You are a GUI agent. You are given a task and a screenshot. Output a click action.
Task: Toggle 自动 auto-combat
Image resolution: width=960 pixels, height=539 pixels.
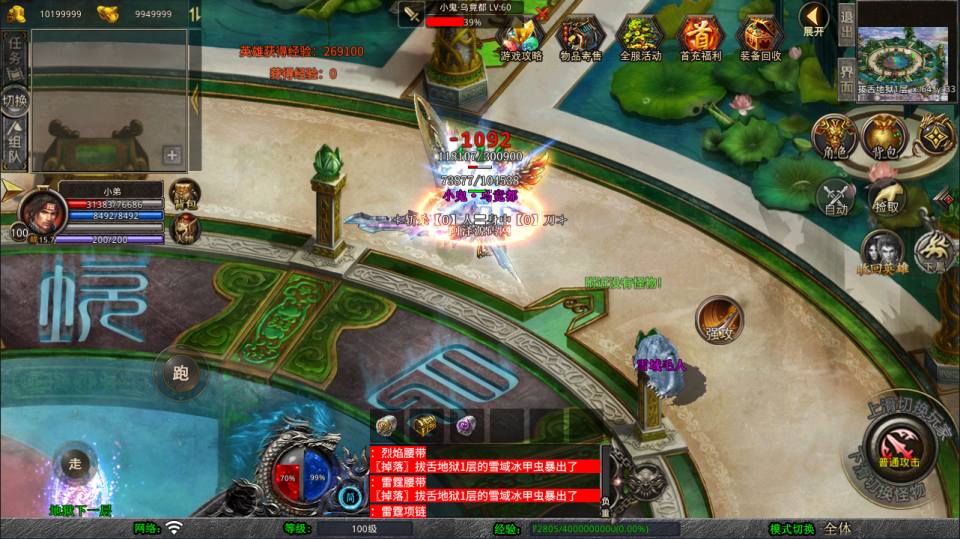point(836,196)
